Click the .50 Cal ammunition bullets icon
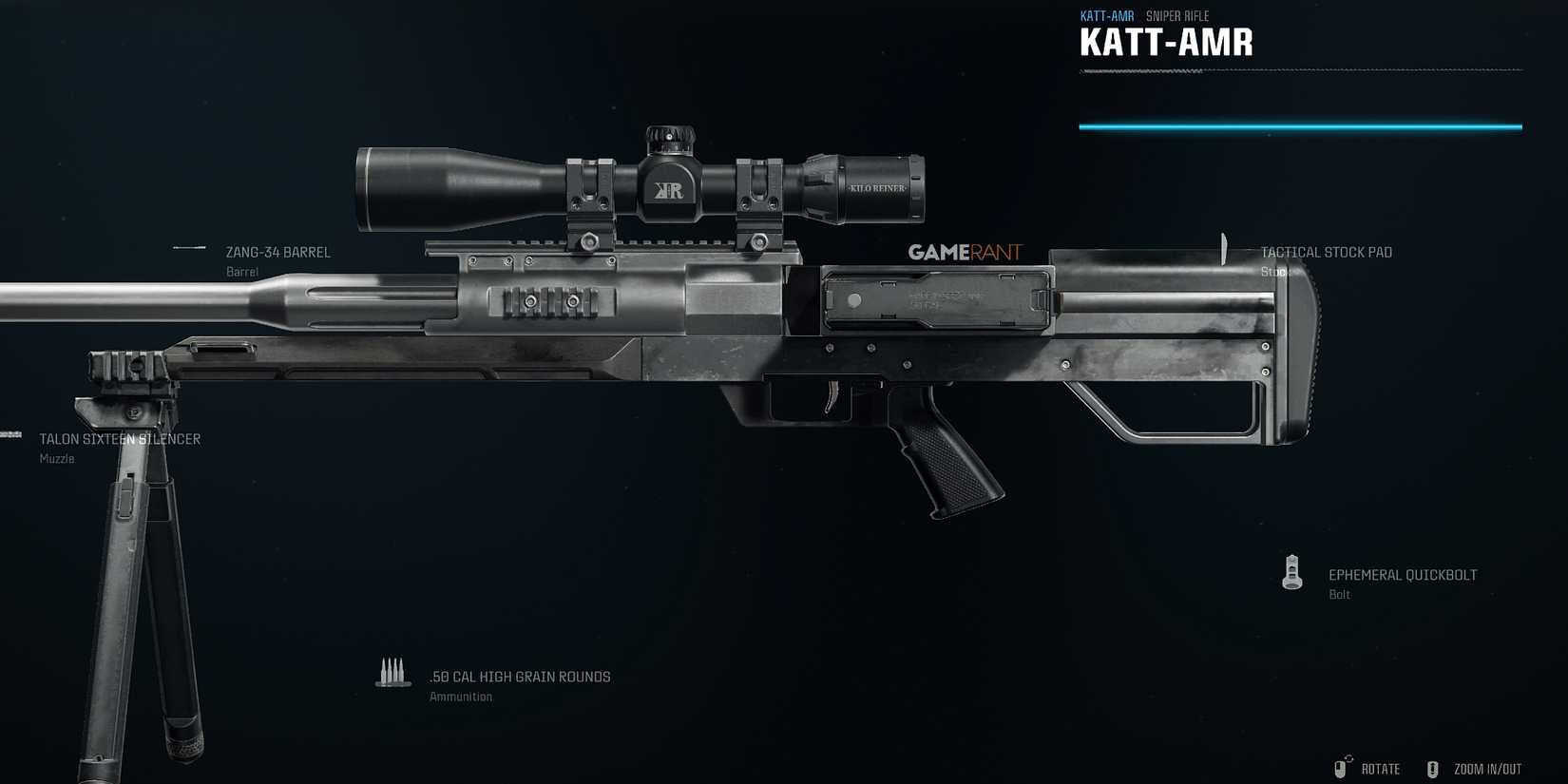This screenshot has height=784, width=1568. [392, 670]
